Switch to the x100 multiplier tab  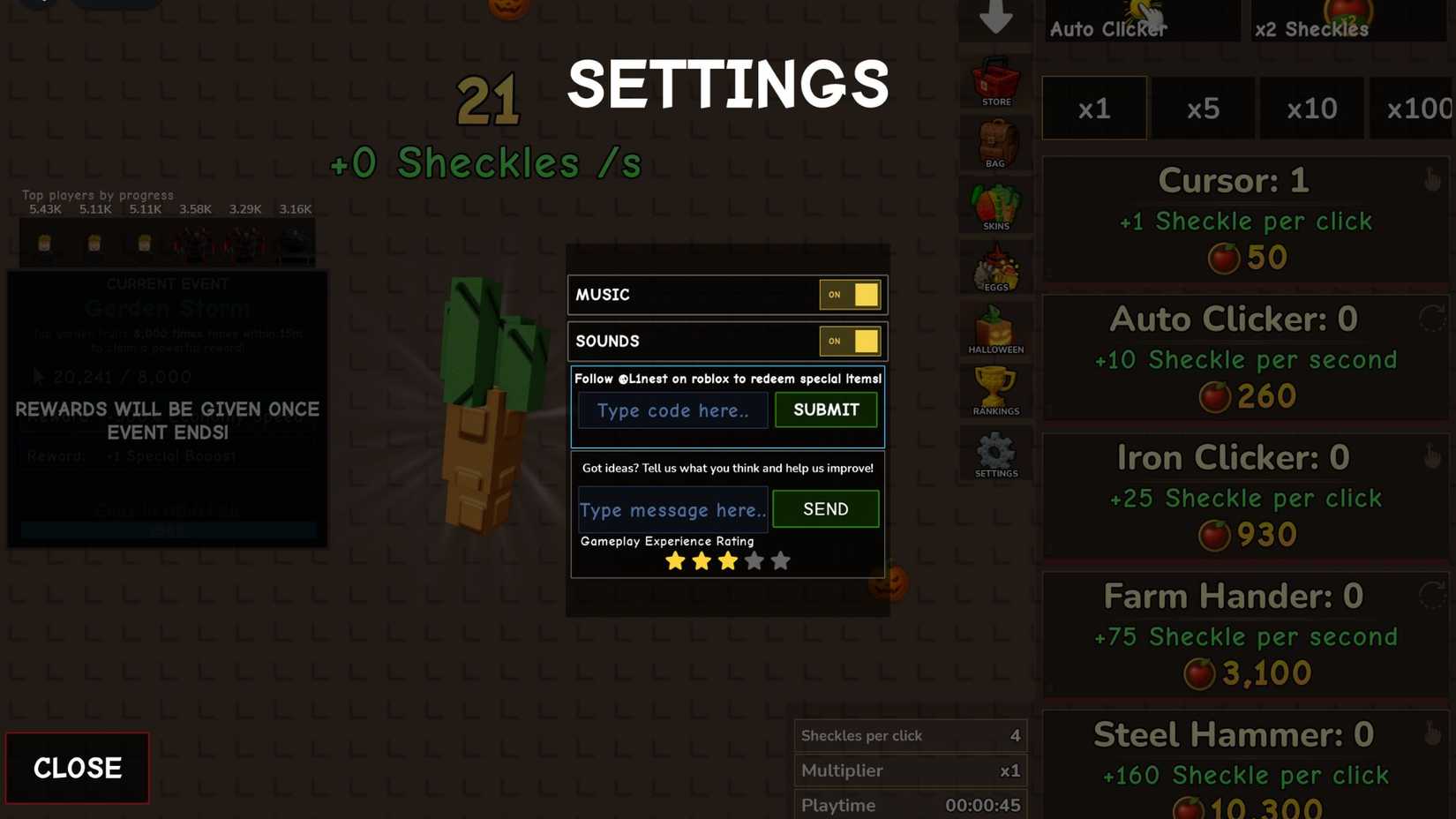click(x=1417, y=108)
